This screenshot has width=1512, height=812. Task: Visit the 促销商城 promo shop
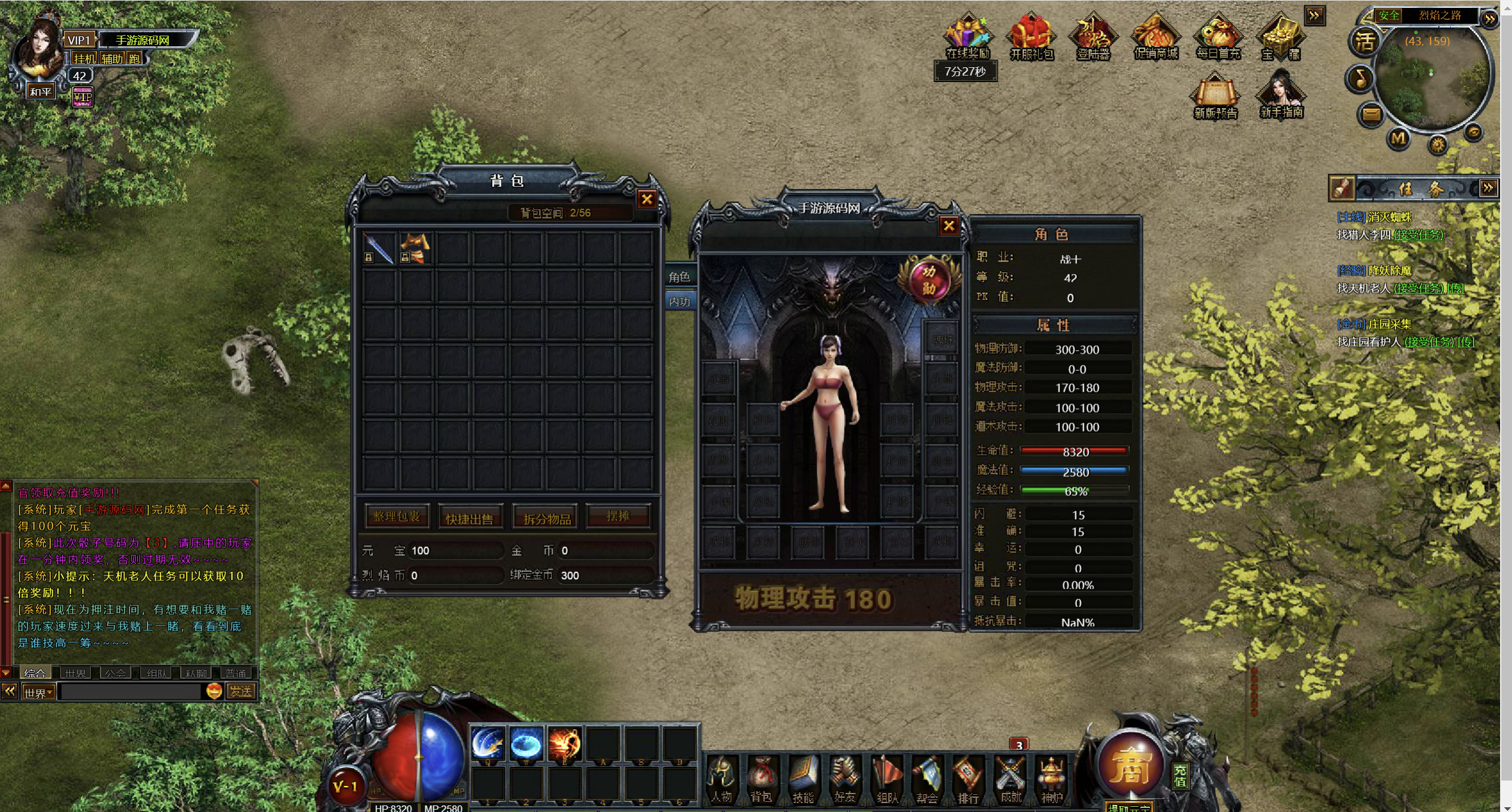pos(1155,37)
